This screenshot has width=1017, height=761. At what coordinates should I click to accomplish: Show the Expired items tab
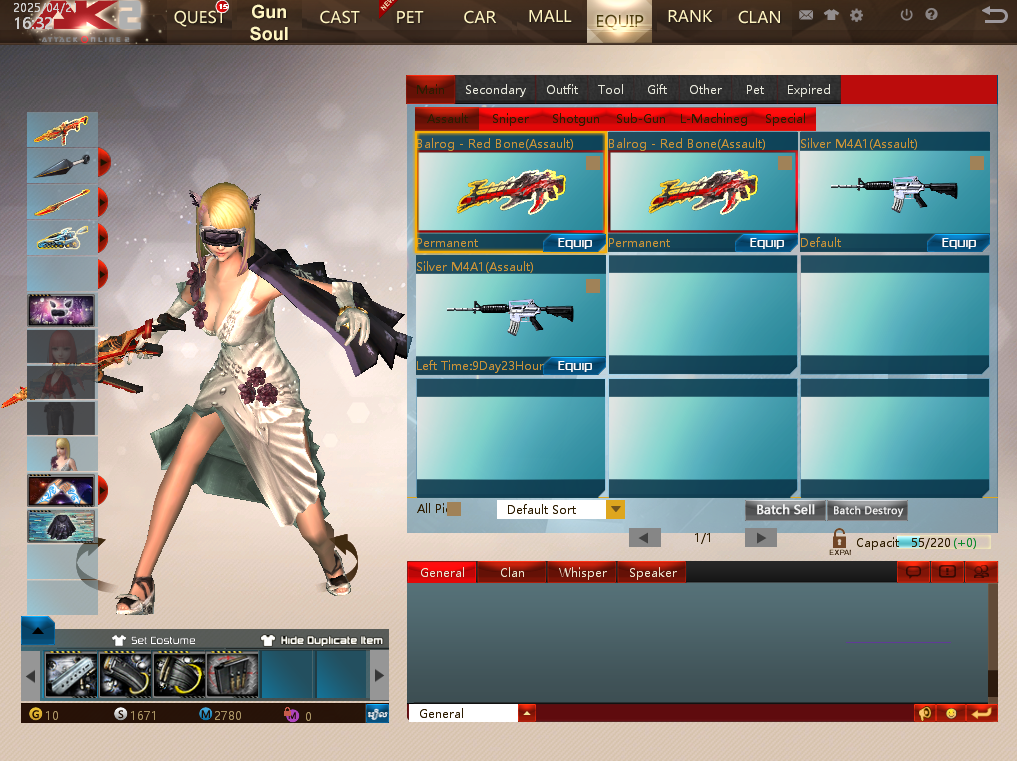point(808,90)
